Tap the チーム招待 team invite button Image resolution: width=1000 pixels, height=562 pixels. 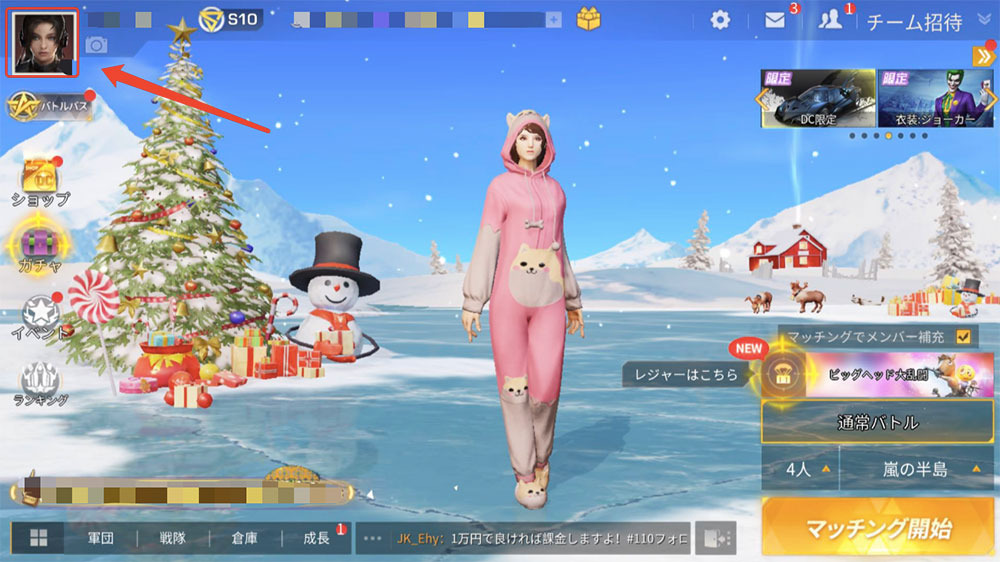coord(914,21)
